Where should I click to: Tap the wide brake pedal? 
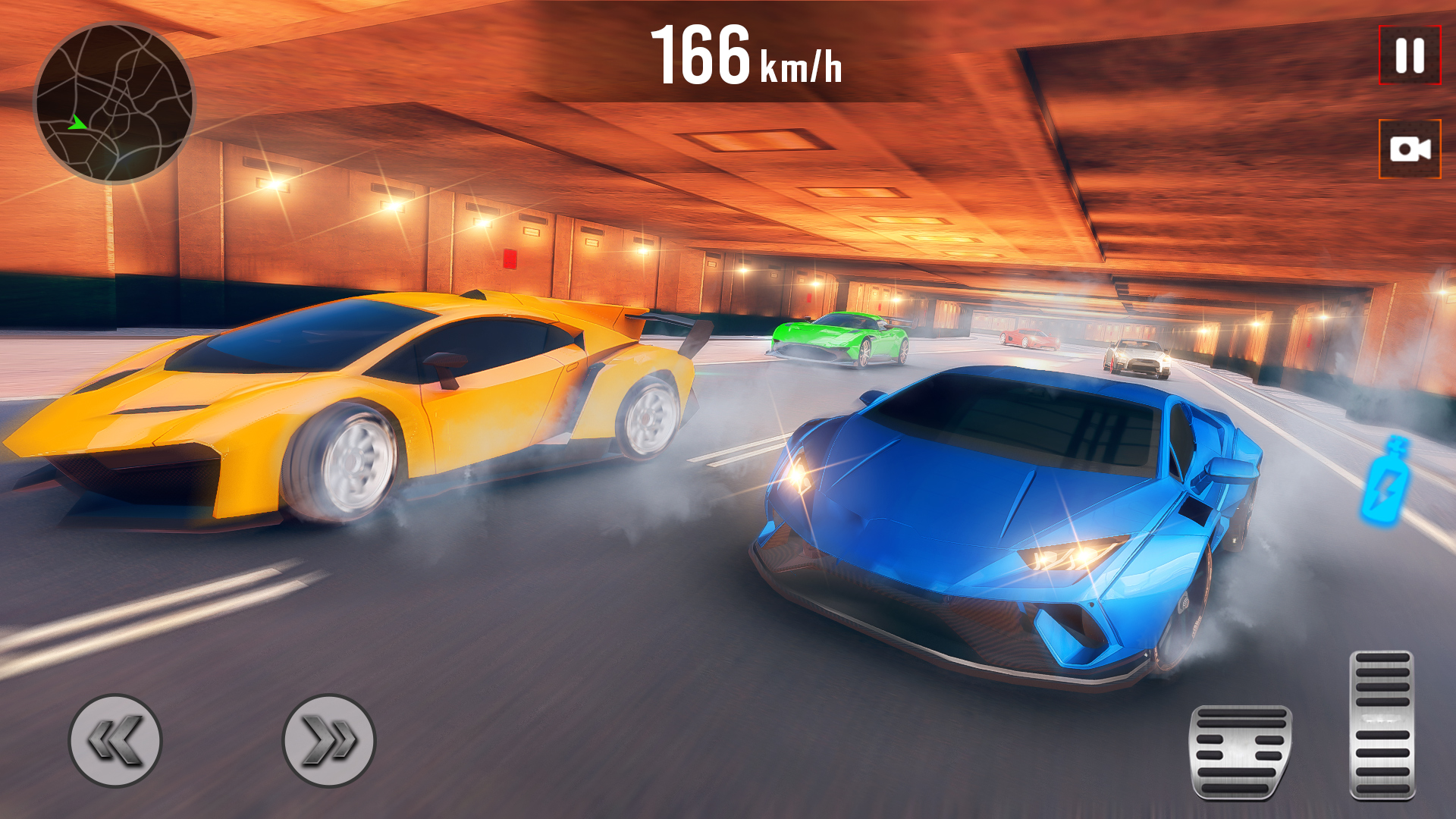point(1241,752)
